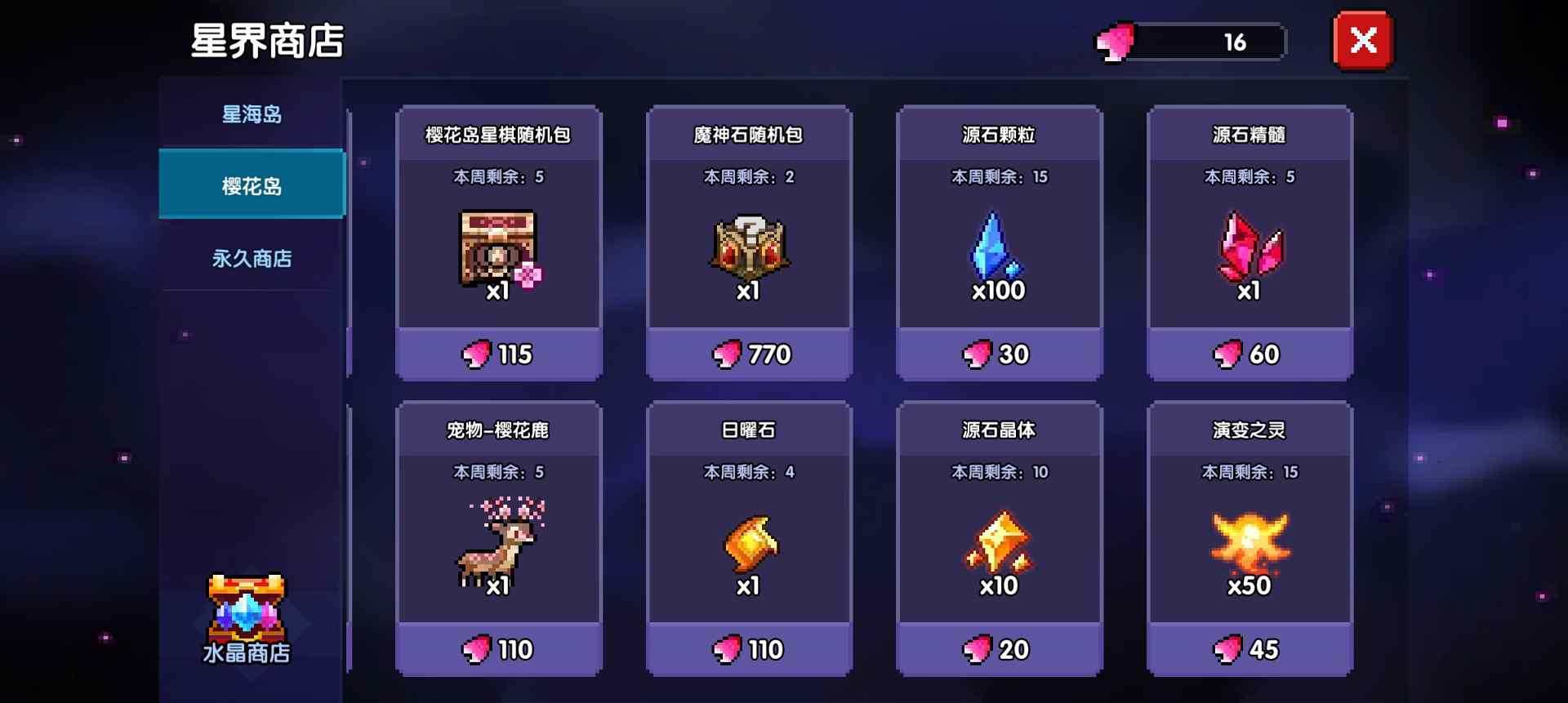Click the 演变之灵 flame spirit icon
The width and height of the screenshot is (1568, 703).
coord(1248,543)
